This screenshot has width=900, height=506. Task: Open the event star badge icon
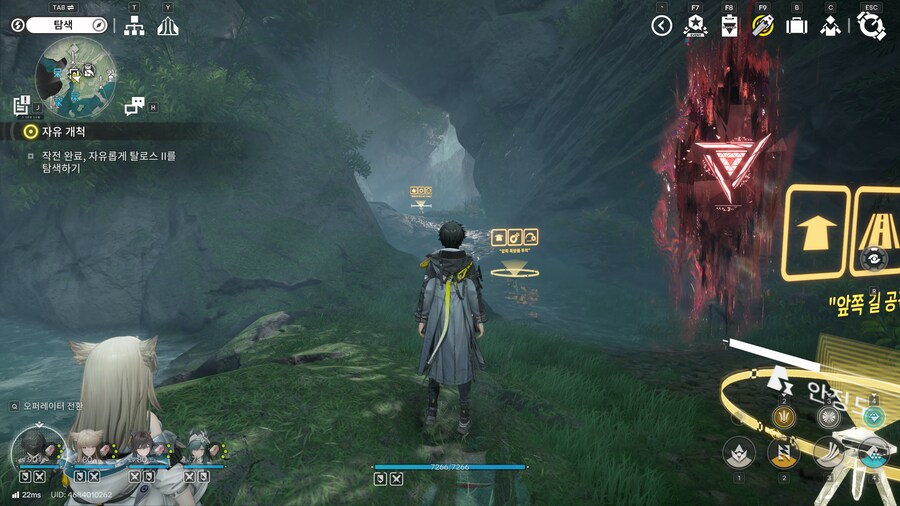click(x=695, y=26)
